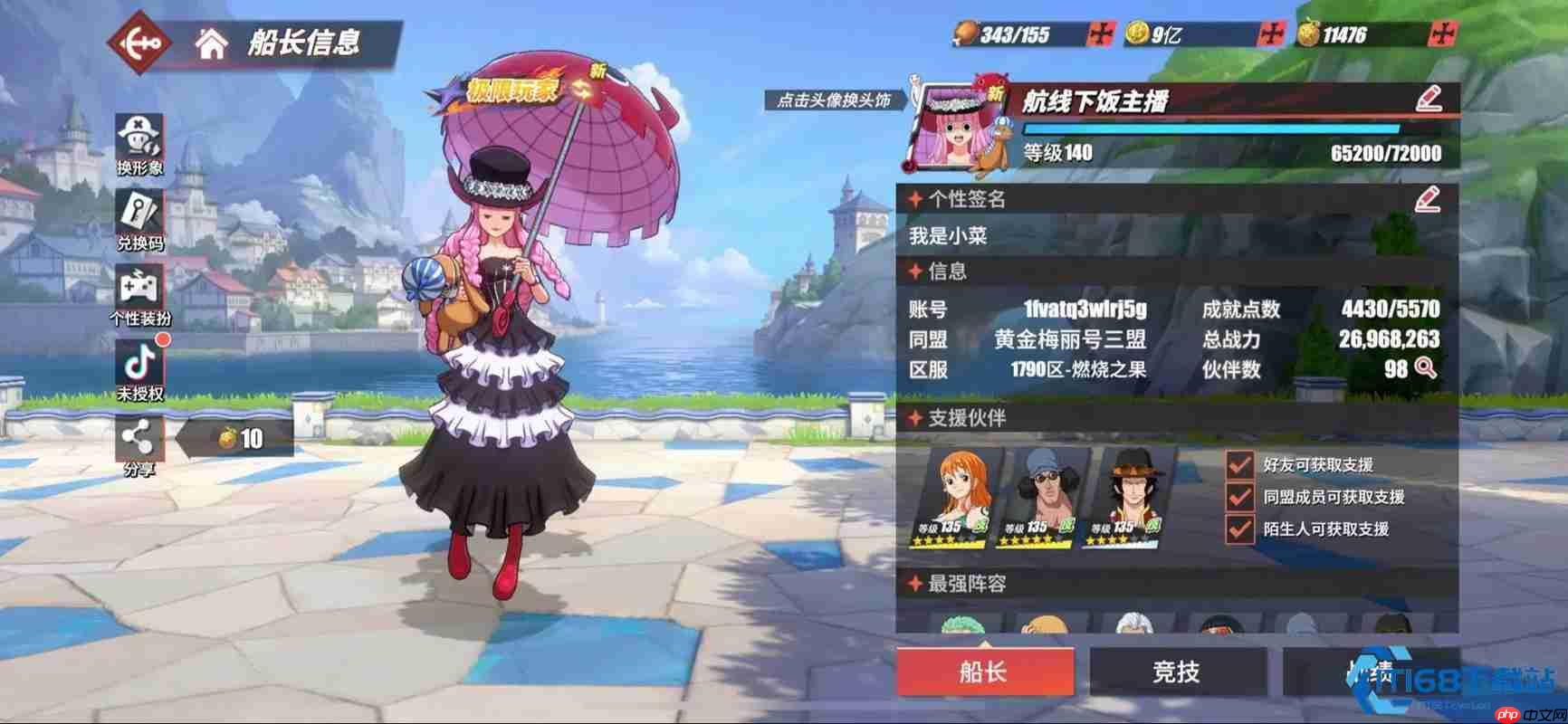Open the 战绩 tab

pyautogui.click(x=1372, y=672)
